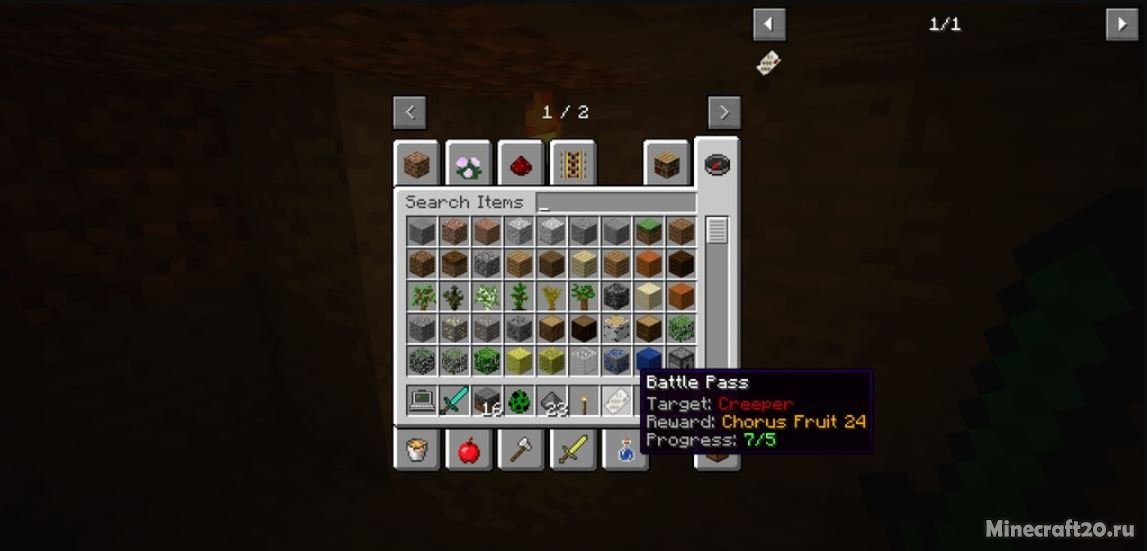Pick the grass block from the item grid
The image size is (1147, 551).
[649, 231]
